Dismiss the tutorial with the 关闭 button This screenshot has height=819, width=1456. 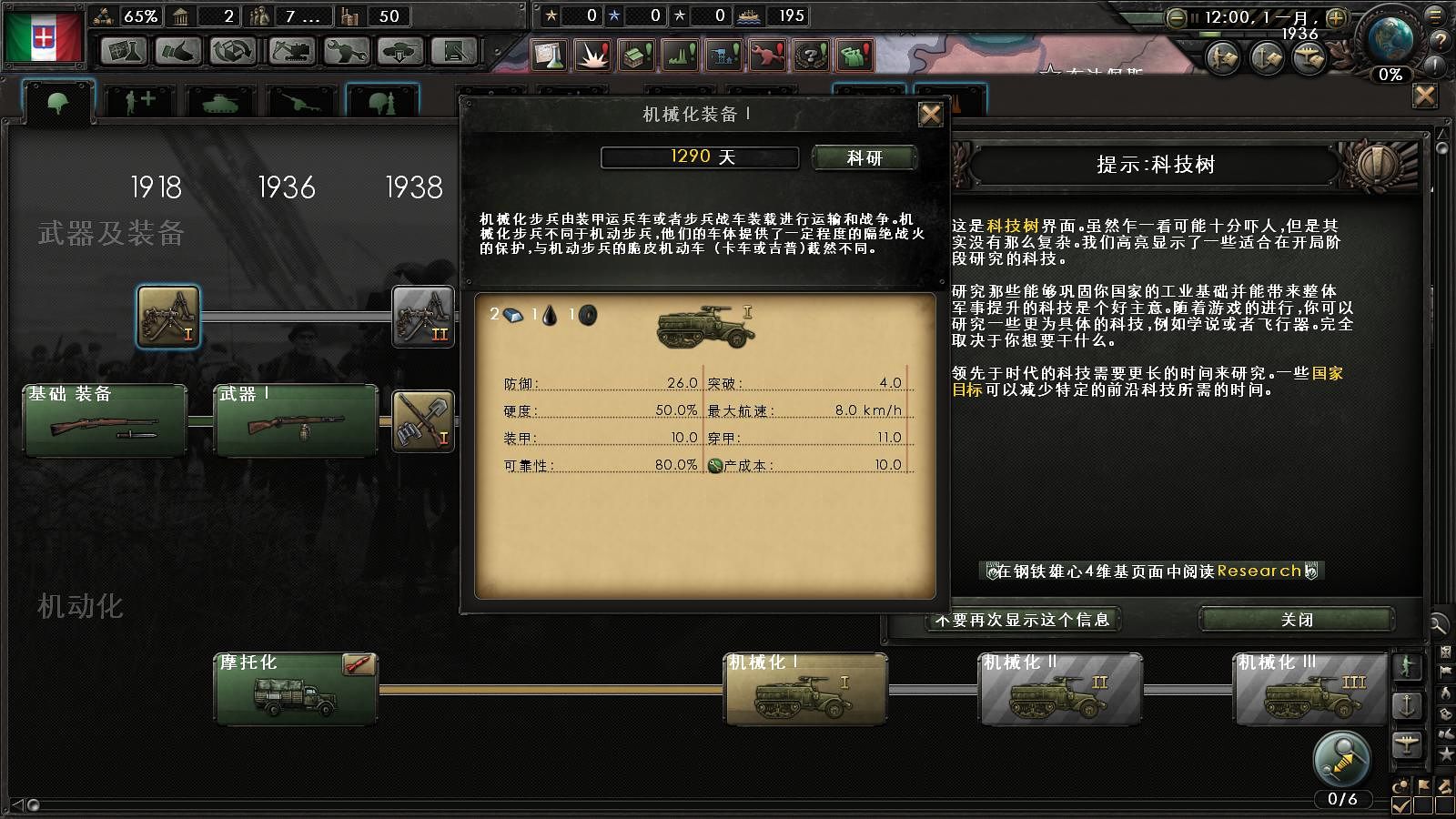[x=1296, y=620]
